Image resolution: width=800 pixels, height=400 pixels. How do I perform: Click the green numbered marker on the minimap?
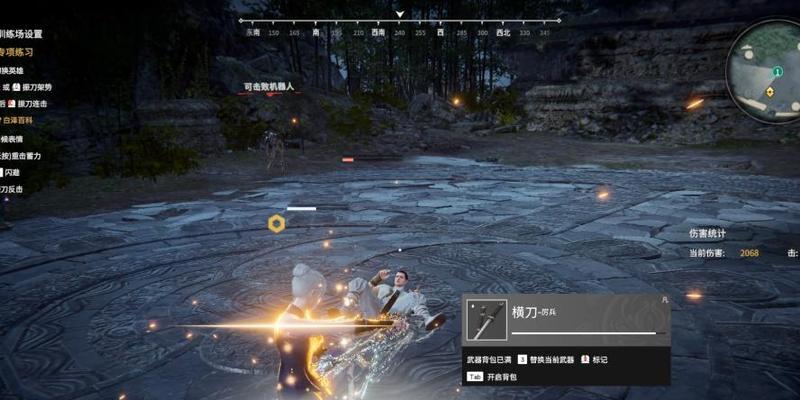tap(777, 72)
